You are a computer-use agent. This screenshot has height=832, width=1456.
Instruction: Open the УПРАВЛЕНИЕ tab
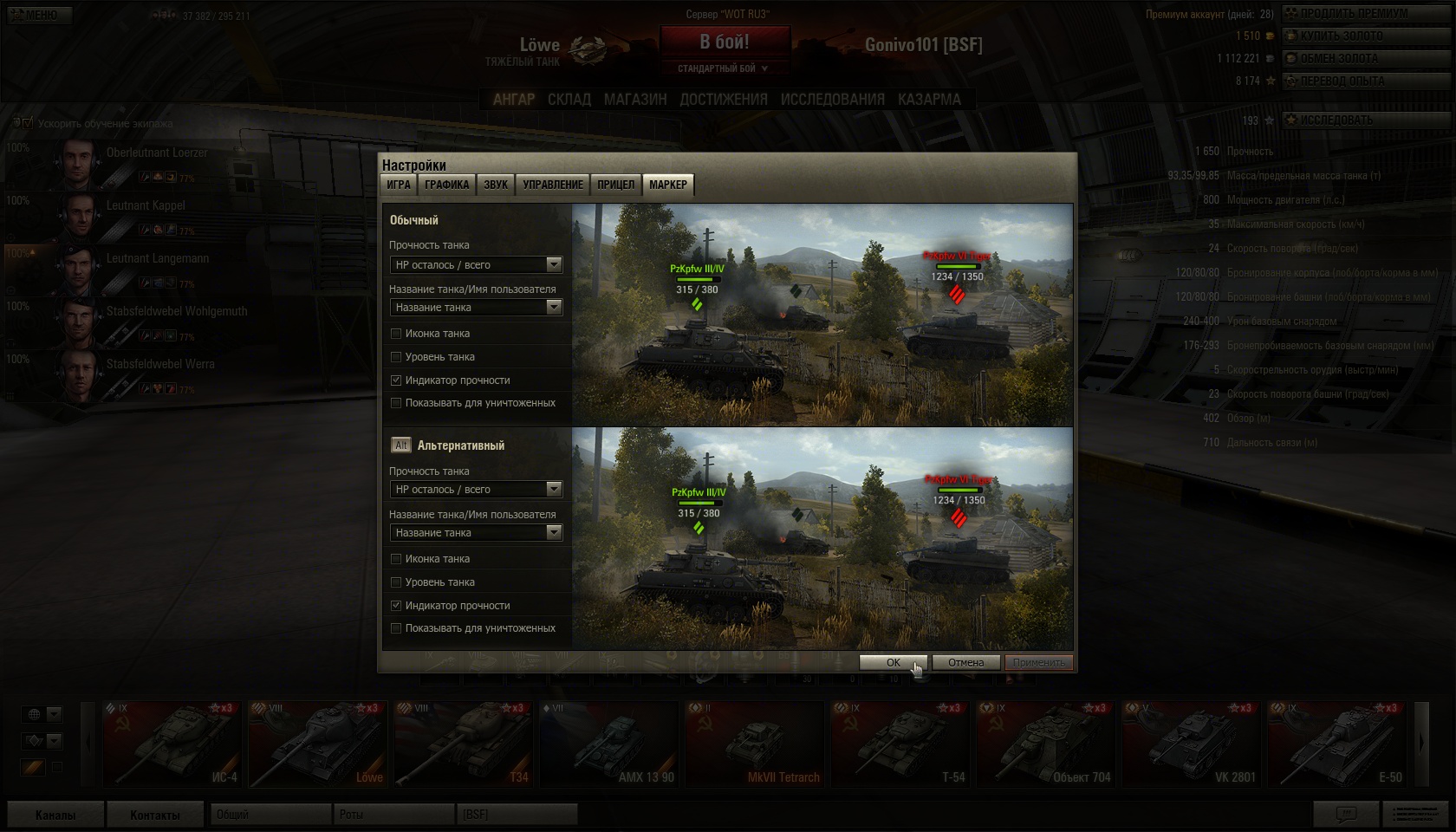553,185
